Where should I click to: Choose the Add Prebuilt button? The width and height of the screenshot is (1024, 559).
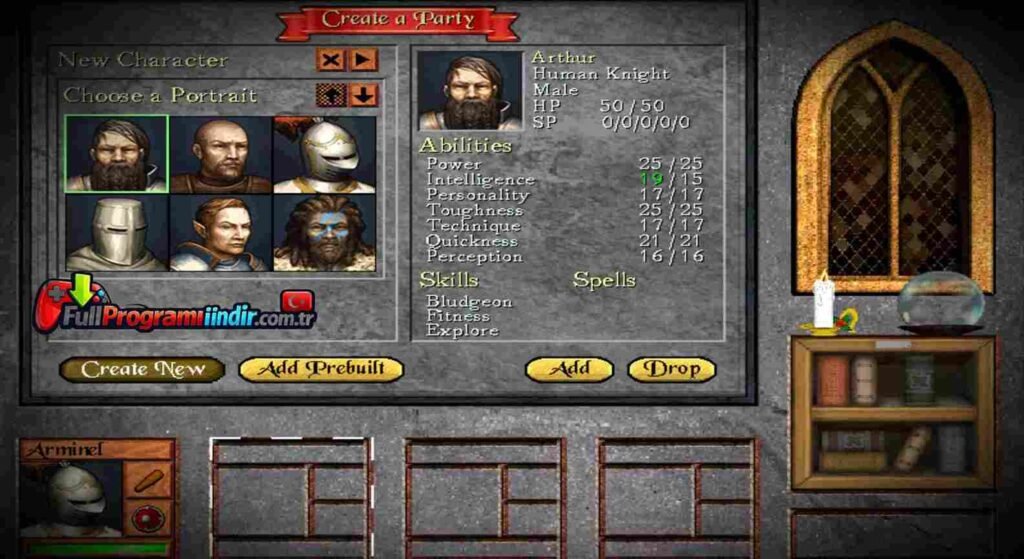(320, 369)
